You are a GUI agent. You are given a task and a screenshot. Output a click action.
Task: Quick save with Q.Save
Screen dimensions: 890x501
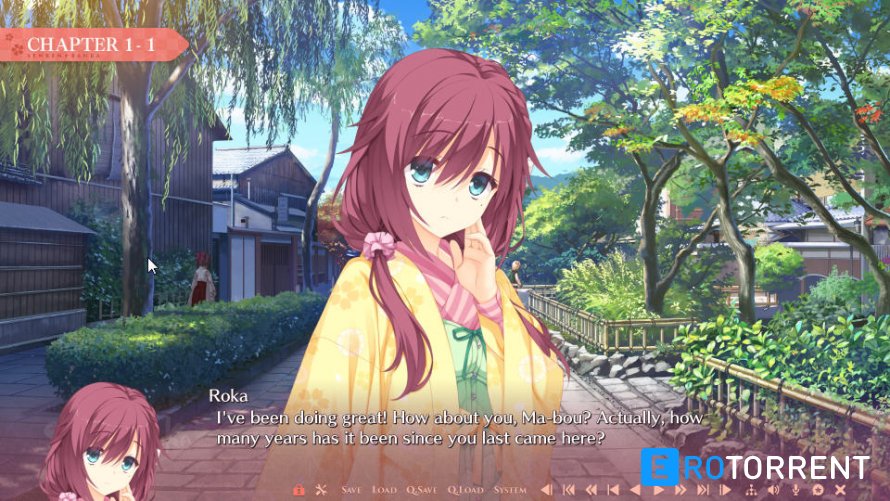tap(421, 490)
